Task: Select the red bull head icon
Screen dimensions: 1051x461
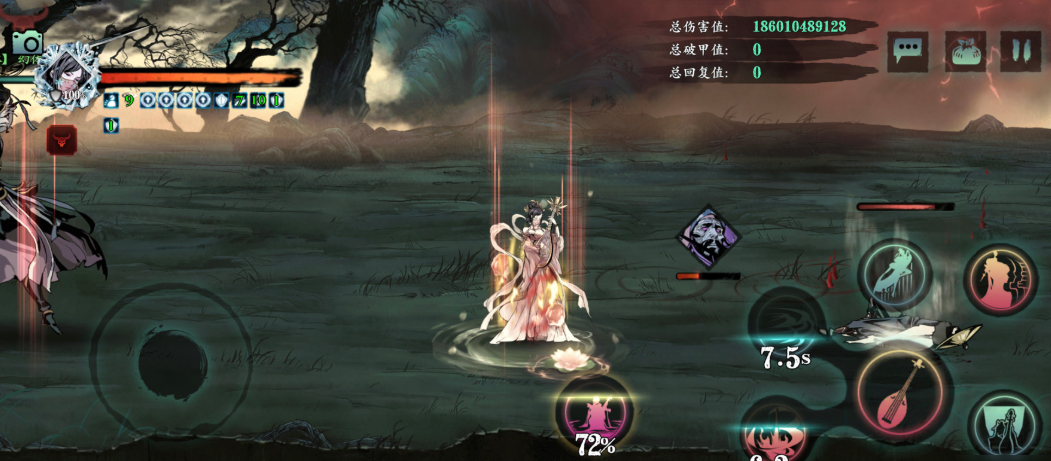Action: [x=62, y=140]
